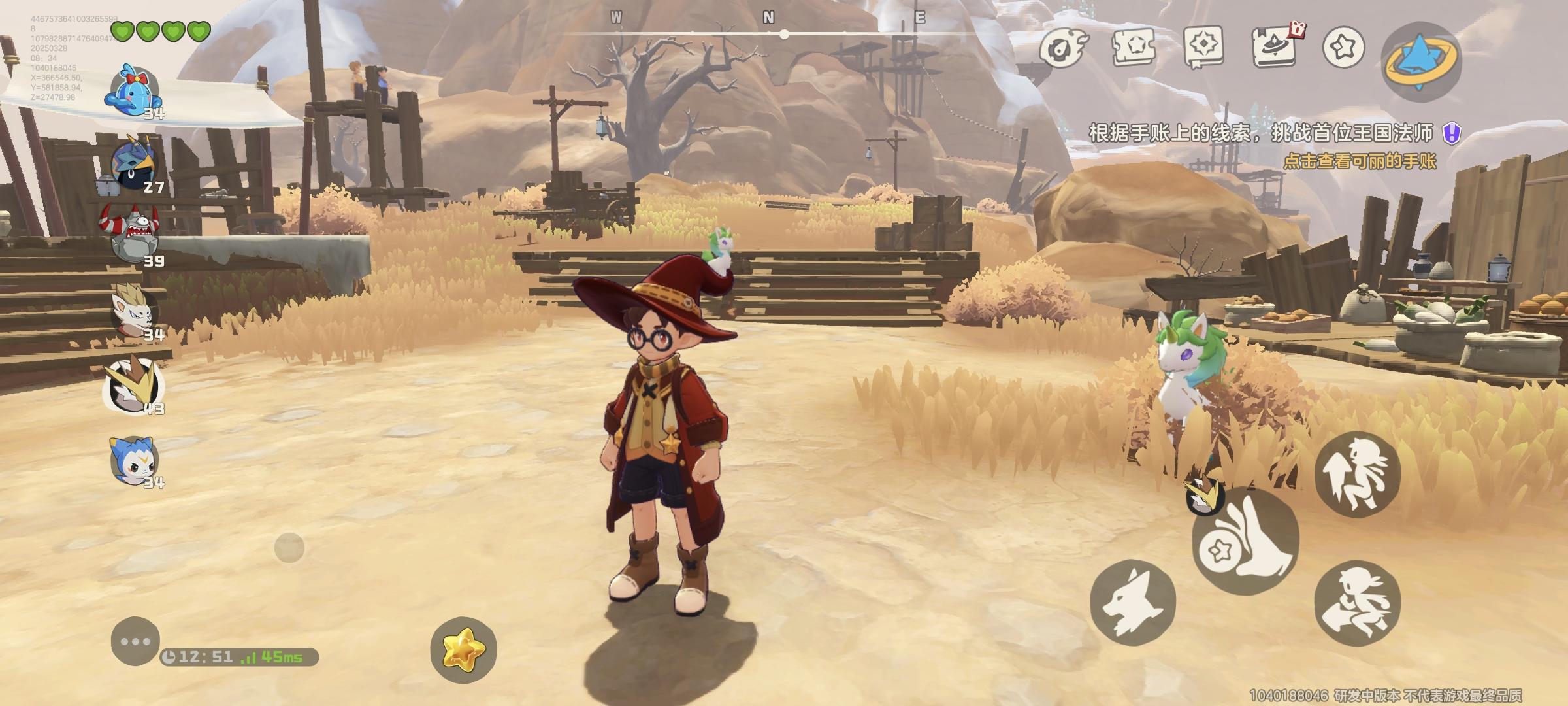
Task: Open the star ticket menu
Action: pos(1134,47)
